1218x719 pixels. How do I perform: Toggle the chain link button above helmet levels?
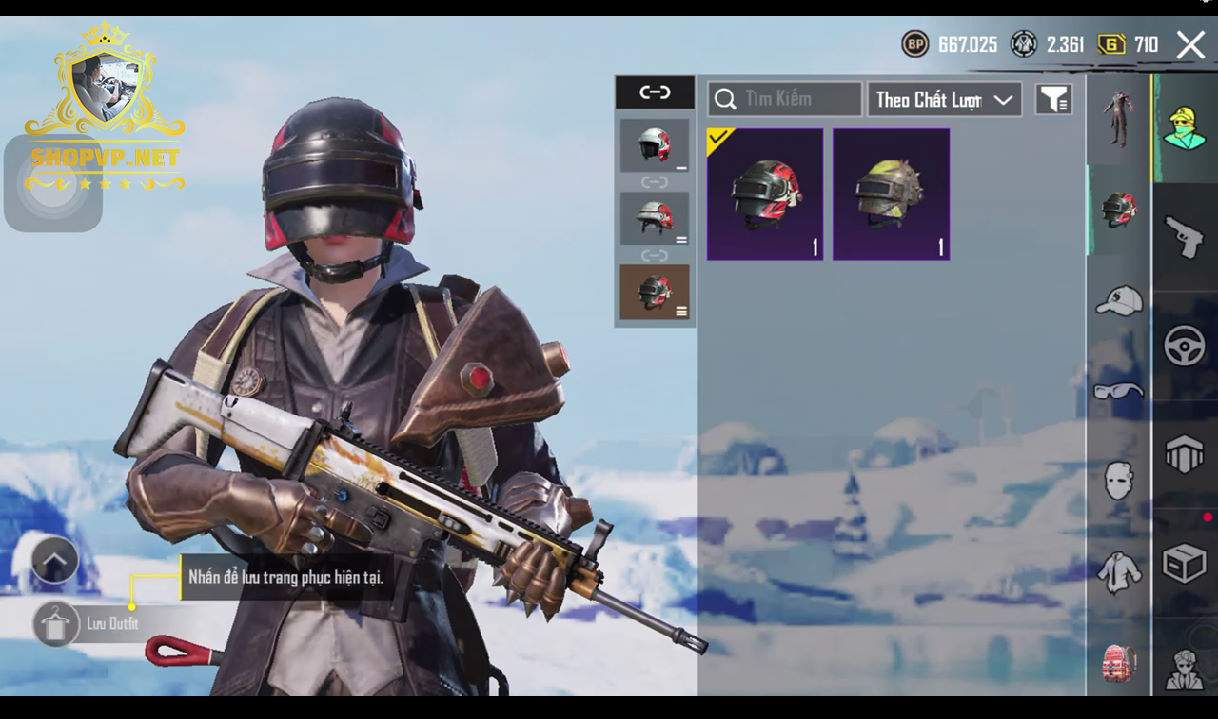pyautogui.click(x=655, y=93)
